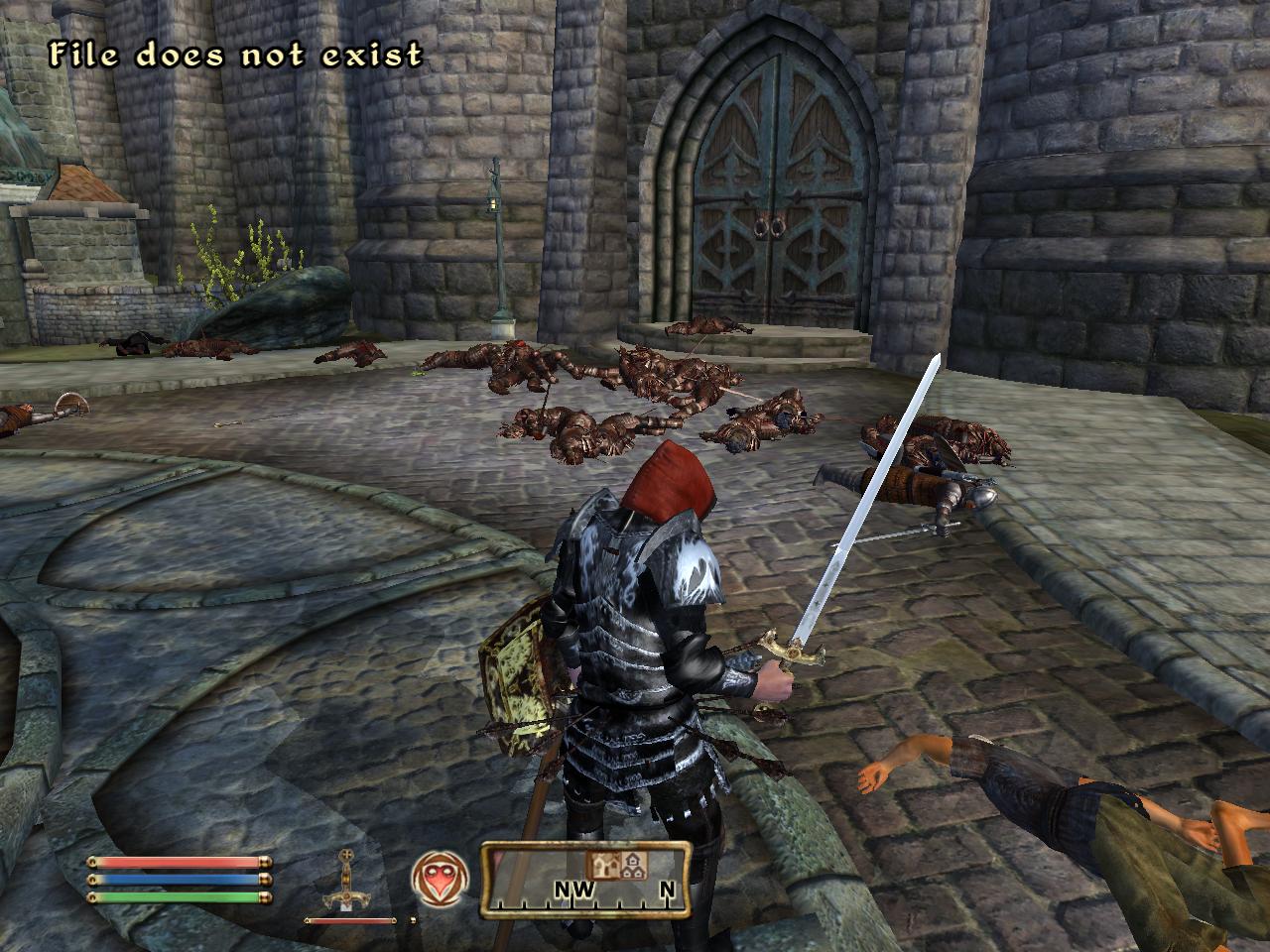Viewport: 1270px width, 952px height.
Task: Click the equipped sword weapon icon
Action: tap(348, 883)
